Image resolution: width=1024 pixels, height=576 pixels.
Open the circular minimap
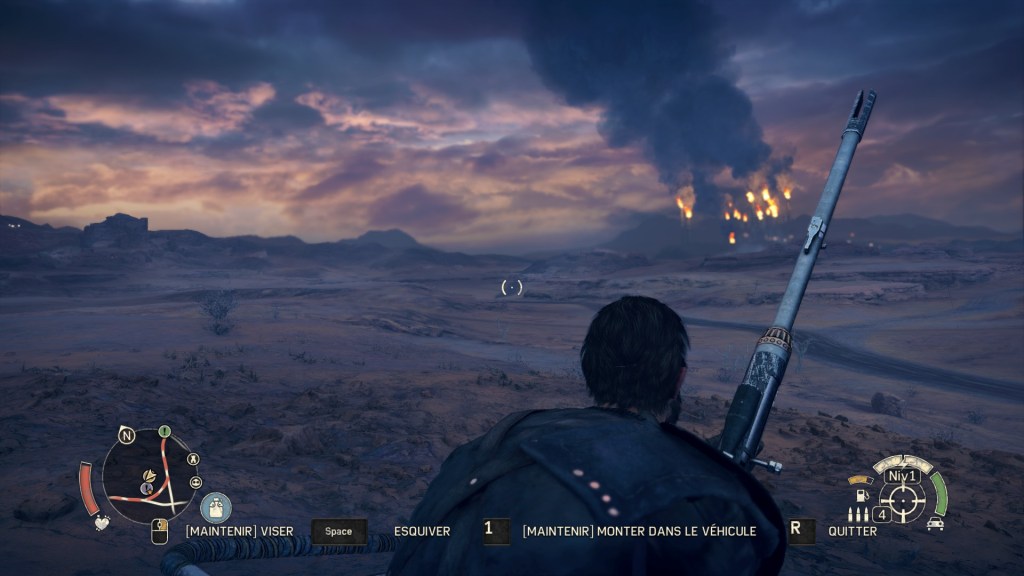(150, 476)
